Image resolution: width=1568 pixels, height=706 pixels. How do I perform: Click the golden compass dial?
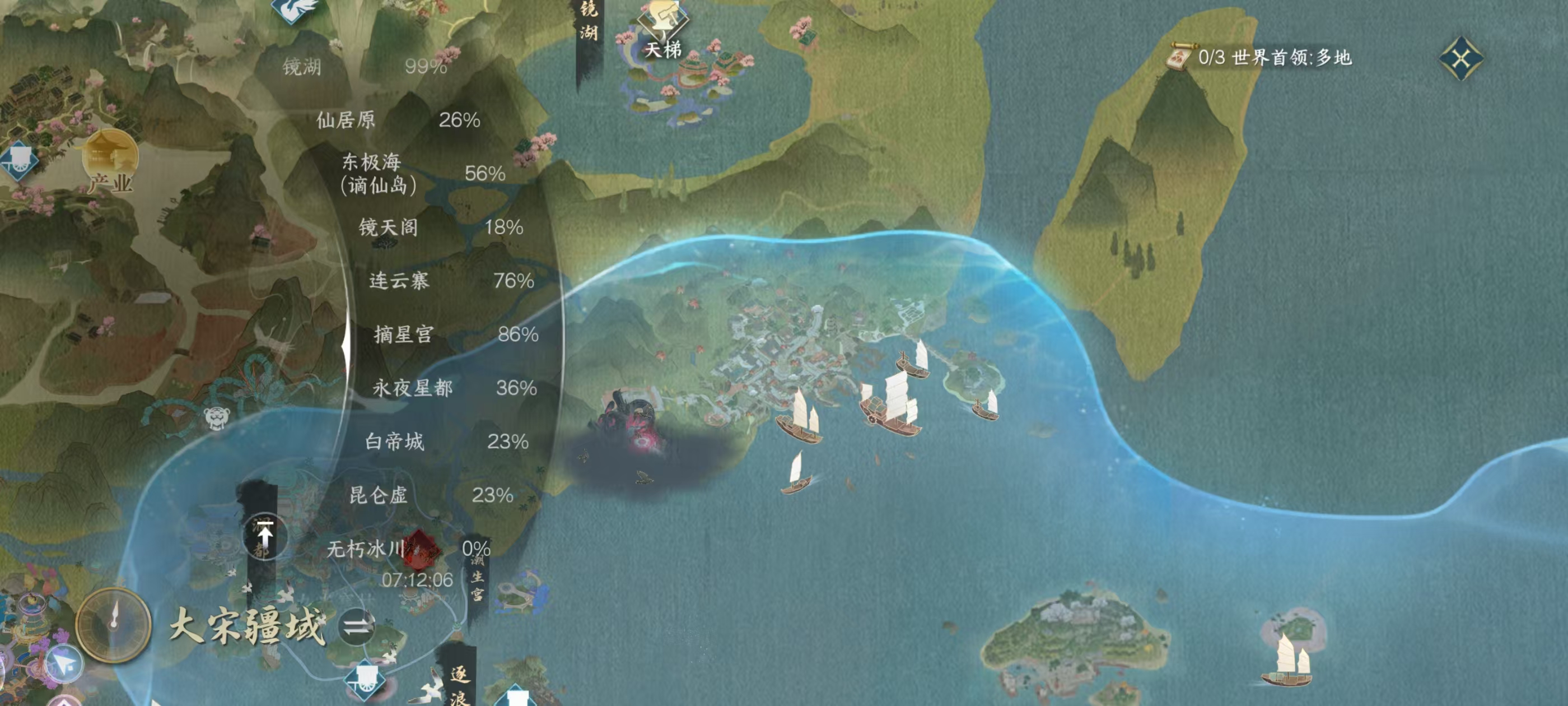tap(113, 624)
